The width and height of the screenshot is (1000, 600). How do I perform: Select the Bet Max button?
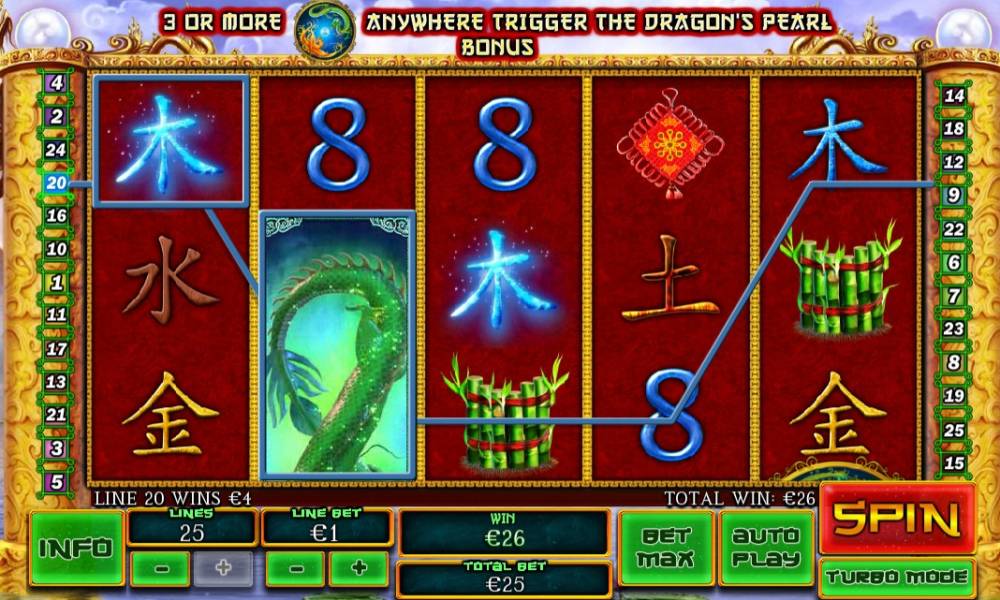[x=665, y=547]
